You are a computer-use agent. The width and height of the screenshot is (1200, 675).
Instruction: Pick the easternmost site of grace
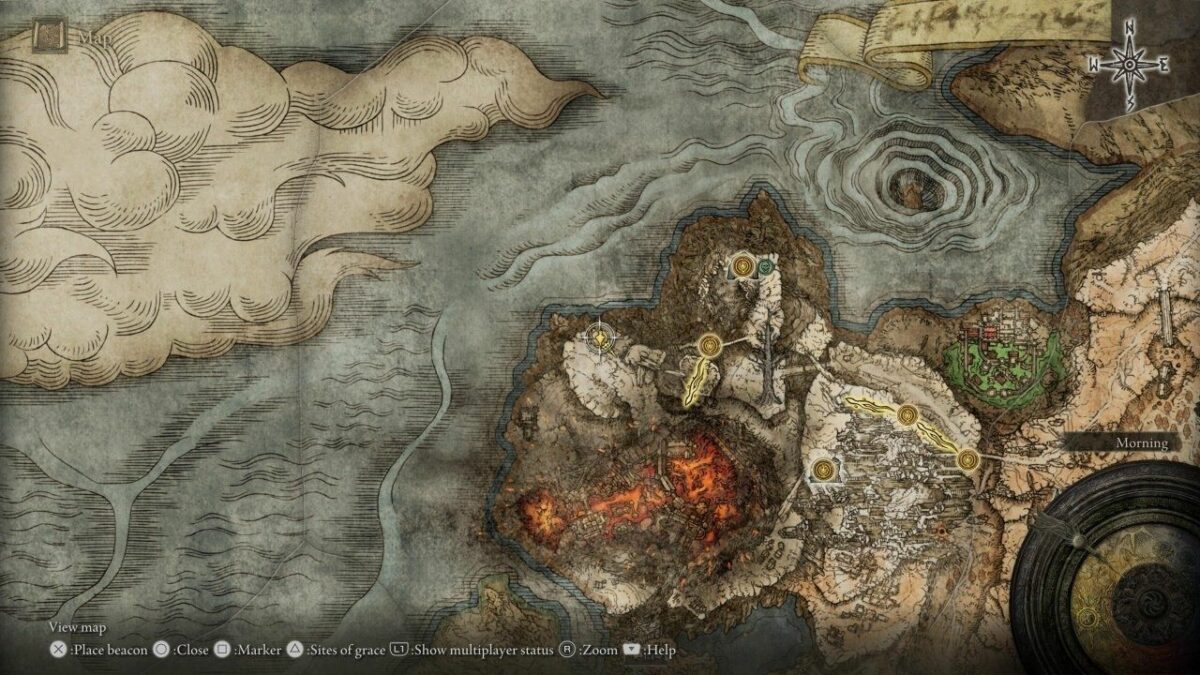tap(967, 459)
